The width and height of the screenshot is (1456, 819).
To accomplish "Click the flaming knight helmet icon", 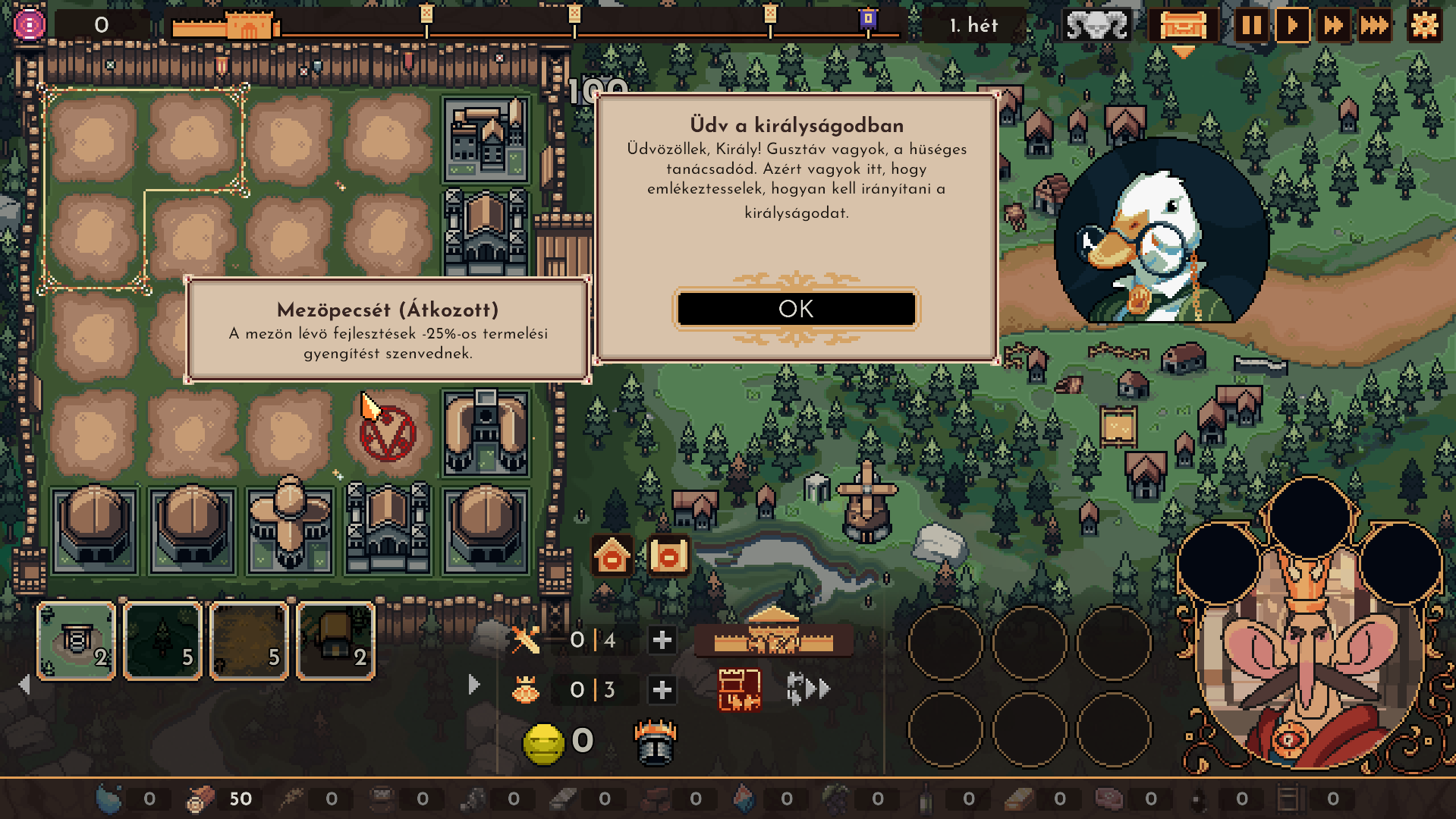I will point(655,742).
